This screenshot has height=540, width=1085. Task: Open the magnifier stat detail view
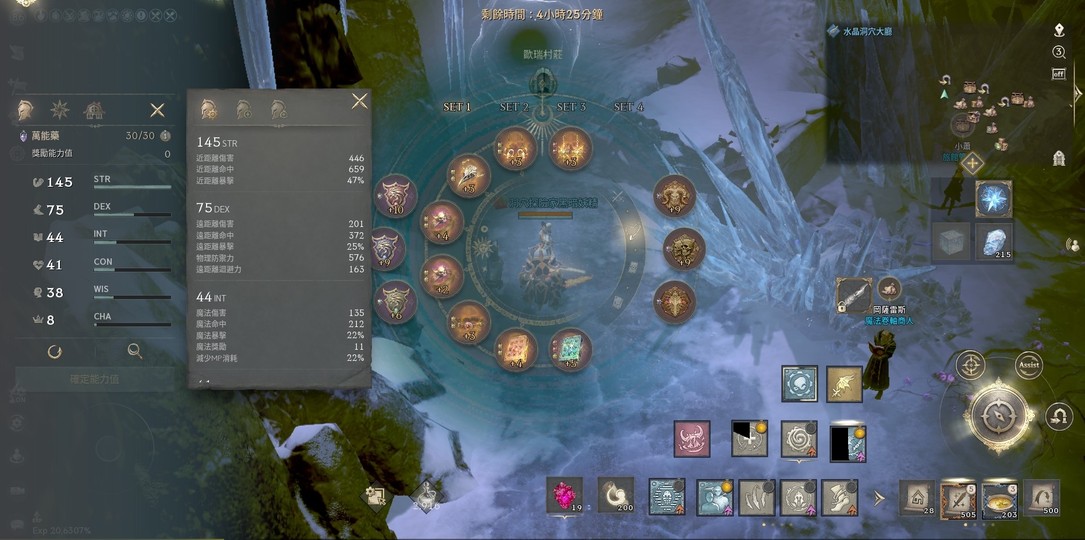(x=134, y=351)
